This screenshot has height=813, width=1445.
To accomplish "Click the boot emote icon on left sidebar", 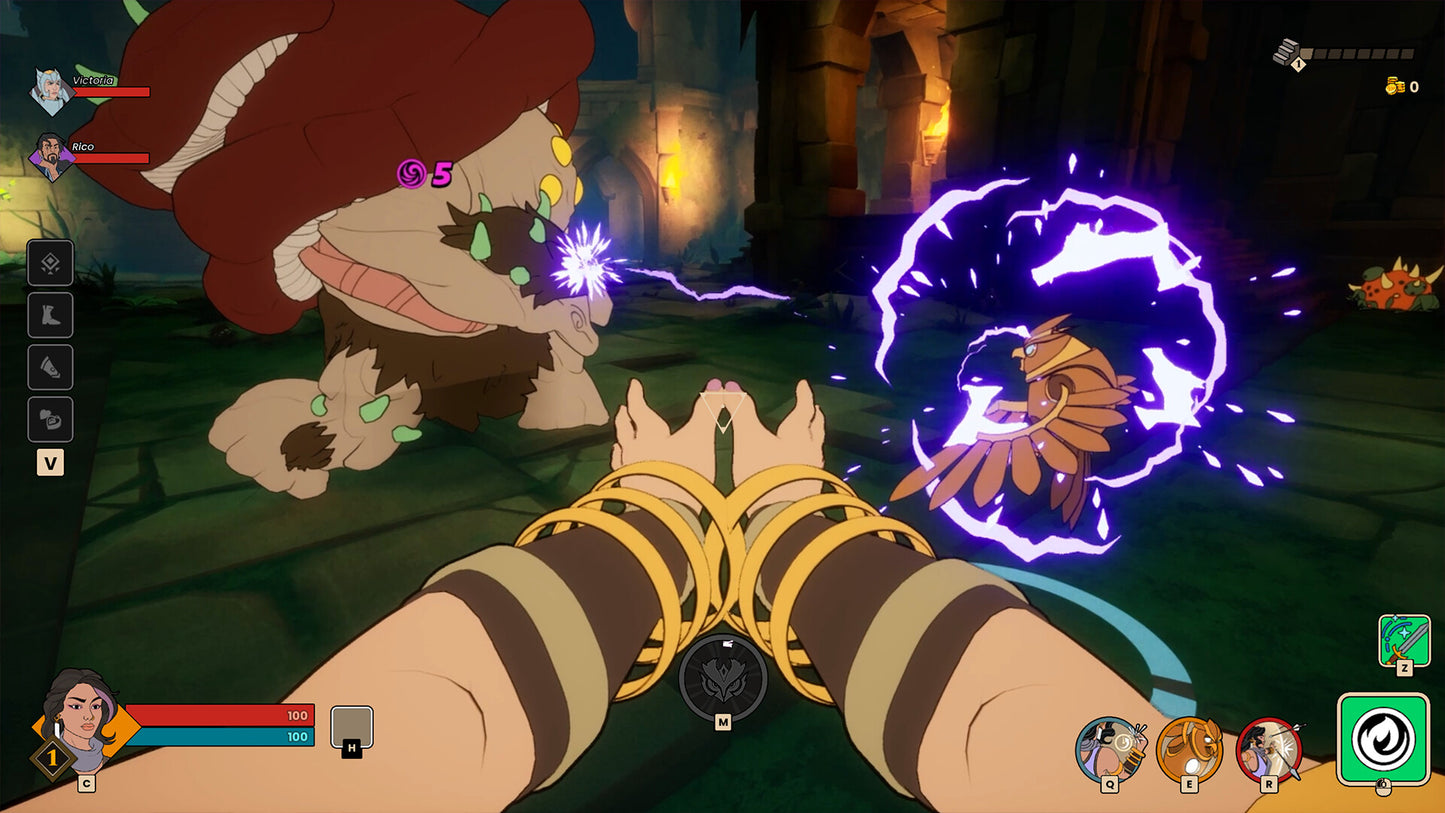I will point(50,315).
